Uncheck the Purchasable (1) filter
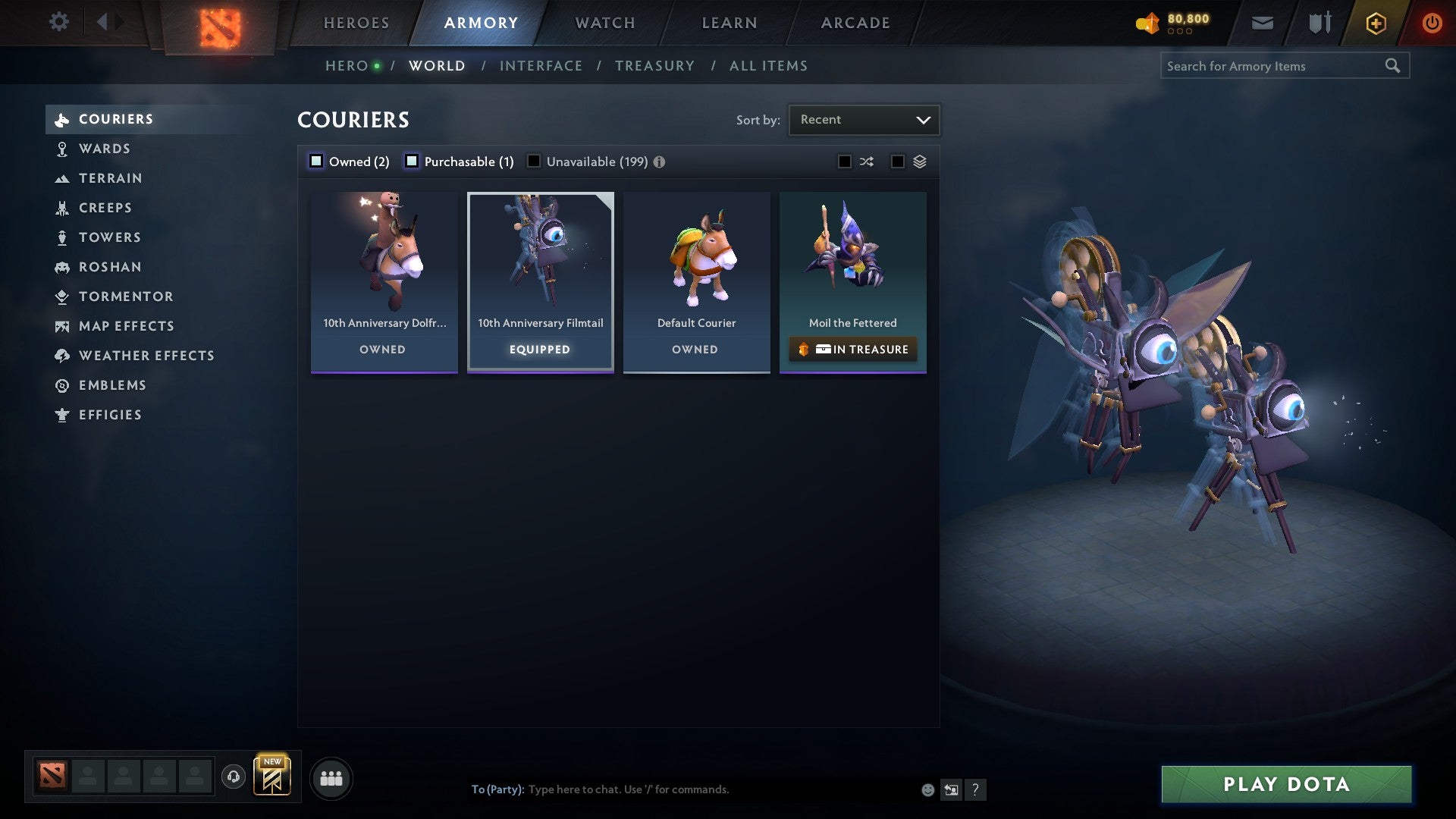This screenshot has height=819, width=1456. 413,161
